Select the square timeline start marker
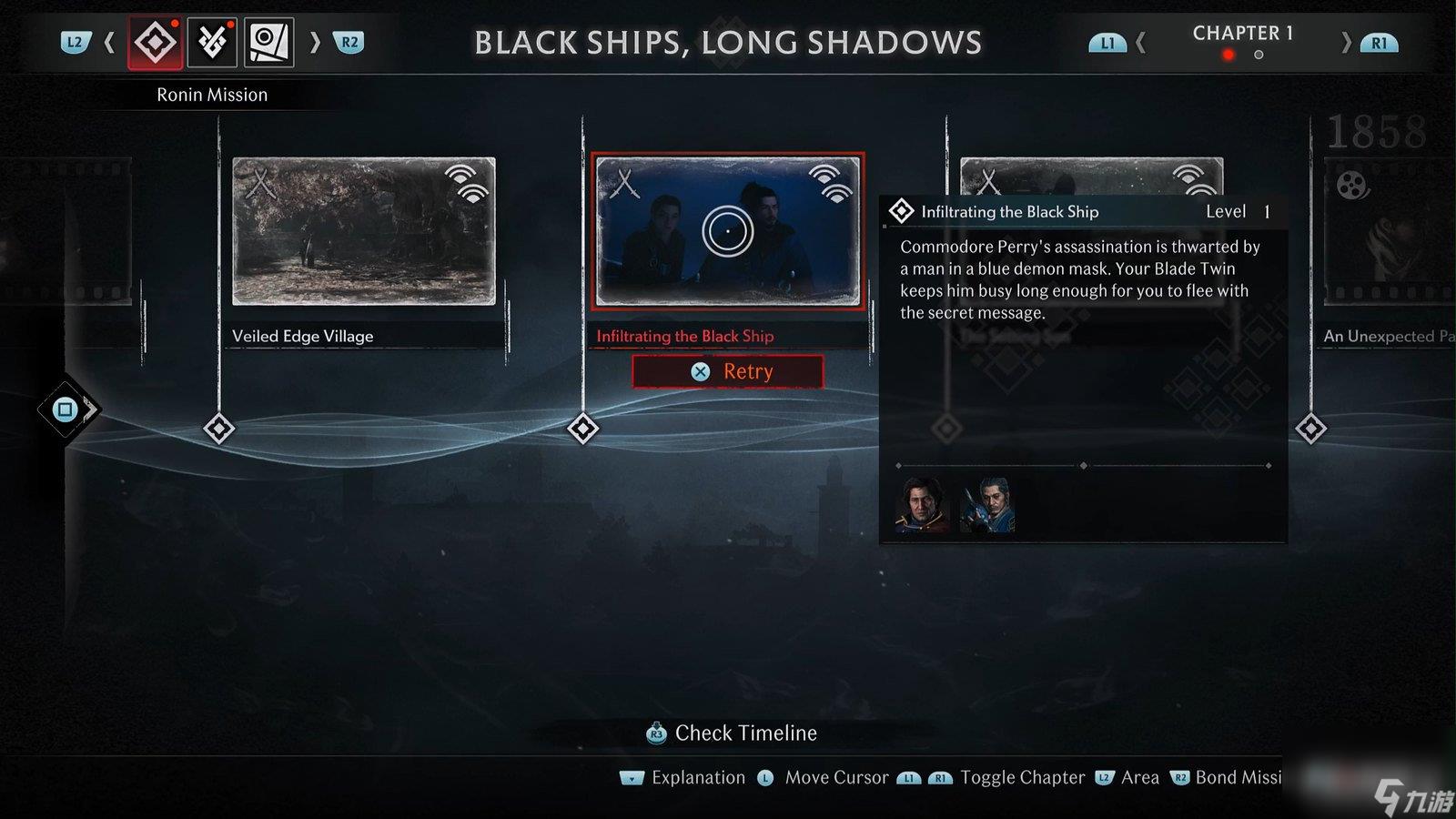1456x819 pixels. point(66,409)
